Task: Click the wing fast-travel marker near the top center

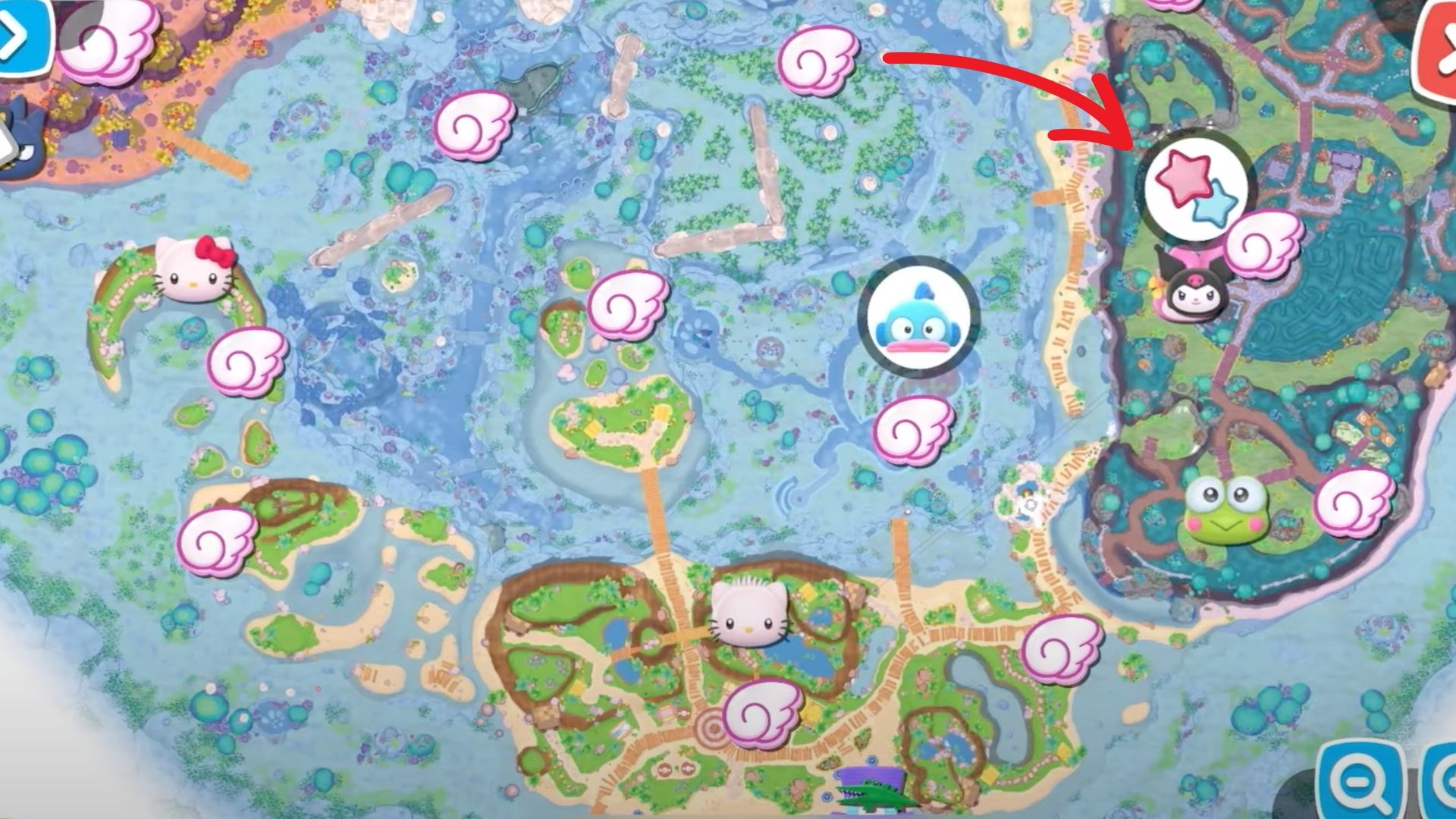Action: coord(819,59)
